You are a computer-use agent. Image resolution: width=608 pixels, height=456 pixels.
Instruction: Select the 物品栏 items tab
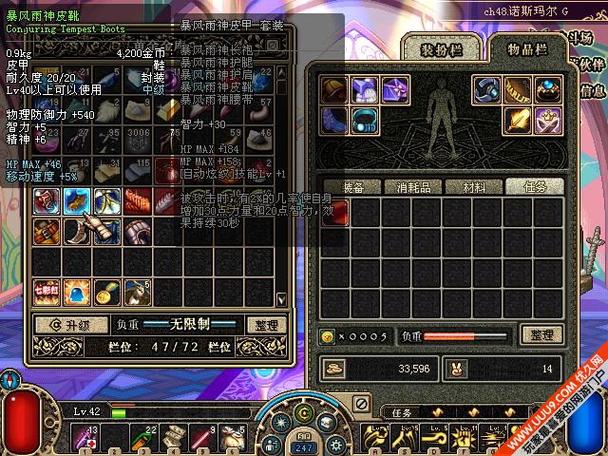(x=525, y=46)
